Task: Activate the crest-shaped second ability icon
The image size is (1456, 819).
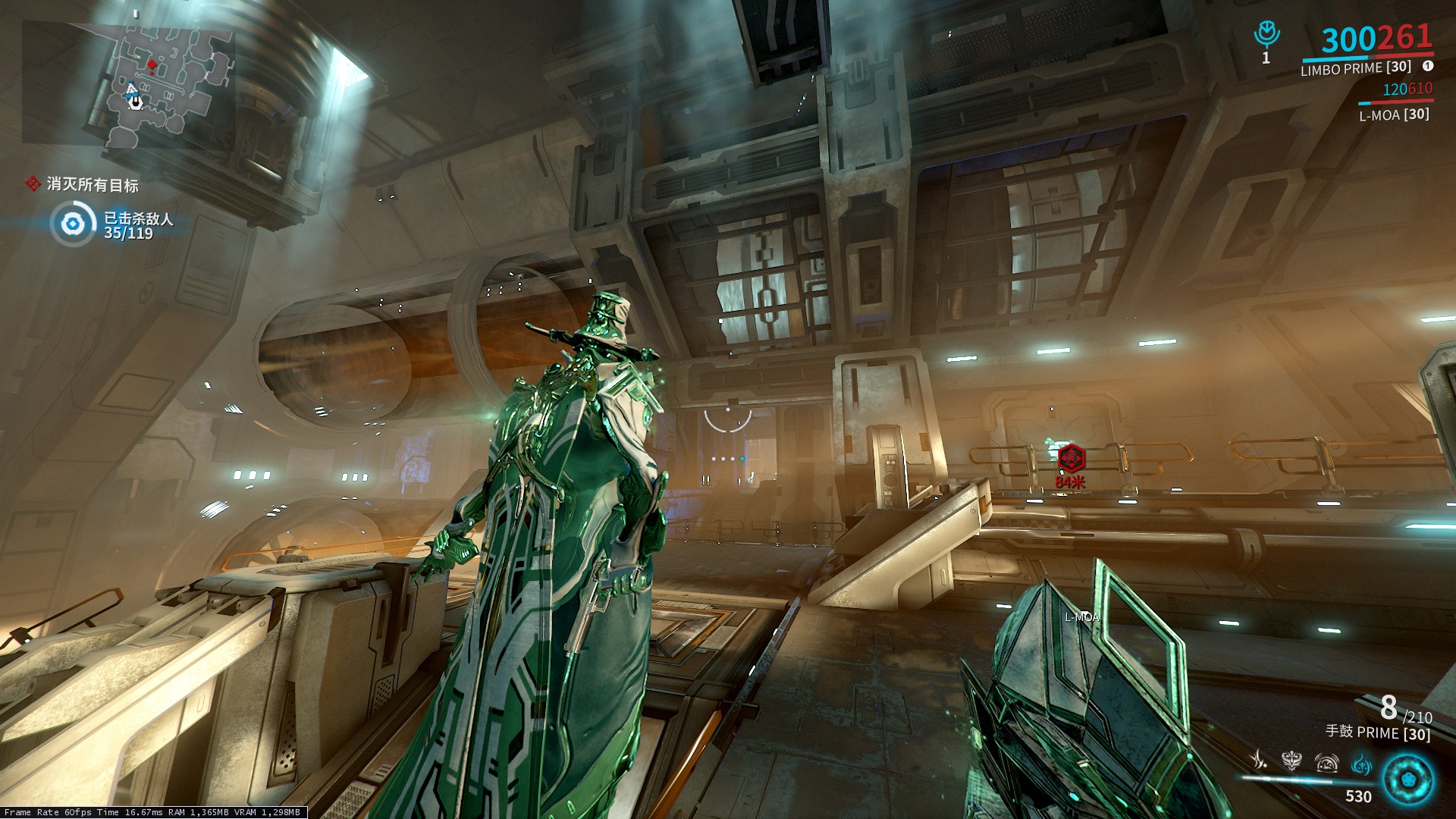Action: 1291,760
